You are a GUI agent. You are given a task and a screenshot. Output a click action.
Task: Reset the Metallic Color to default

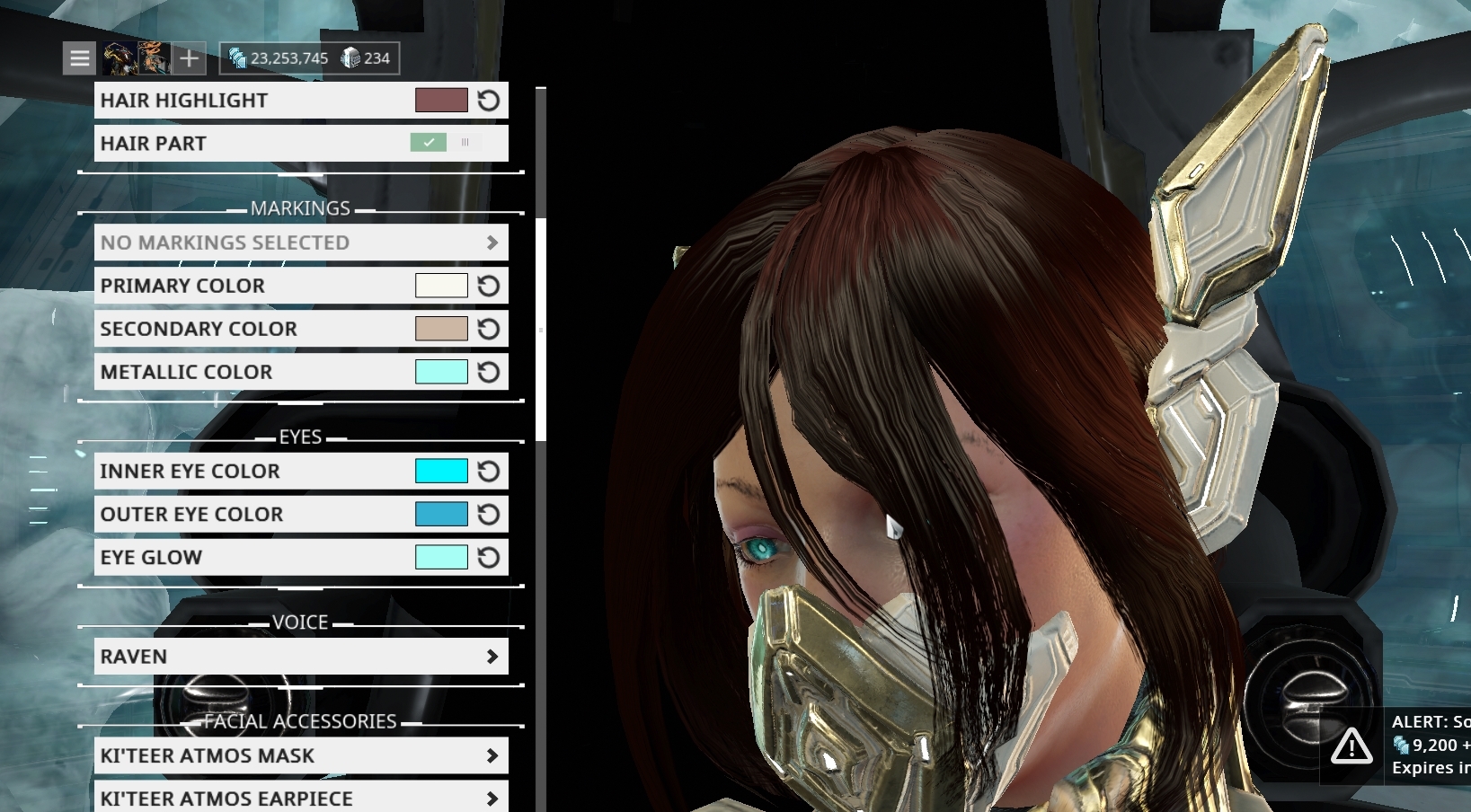(x=488, y=371)
